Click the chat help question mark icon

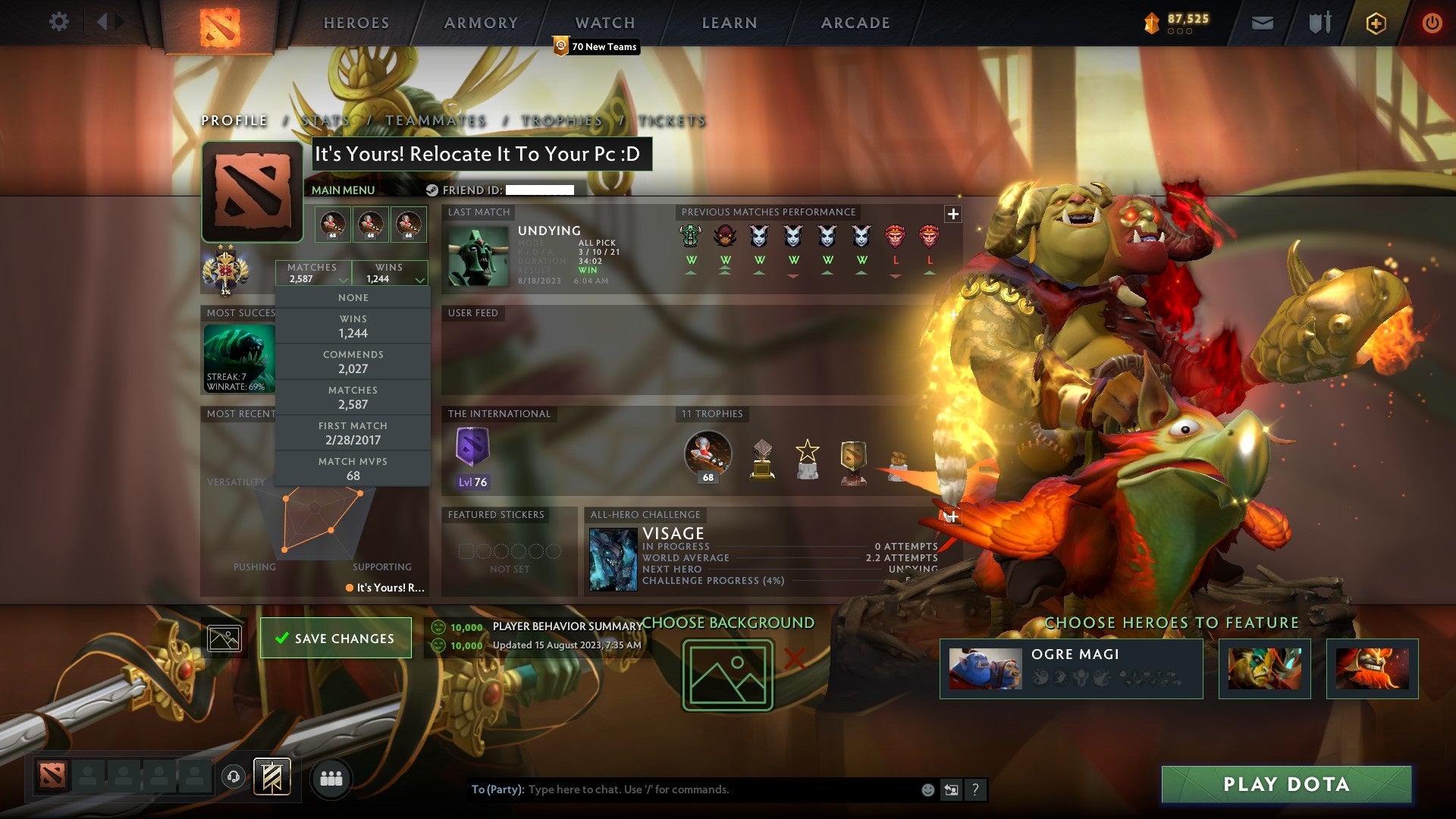[974, 789]
